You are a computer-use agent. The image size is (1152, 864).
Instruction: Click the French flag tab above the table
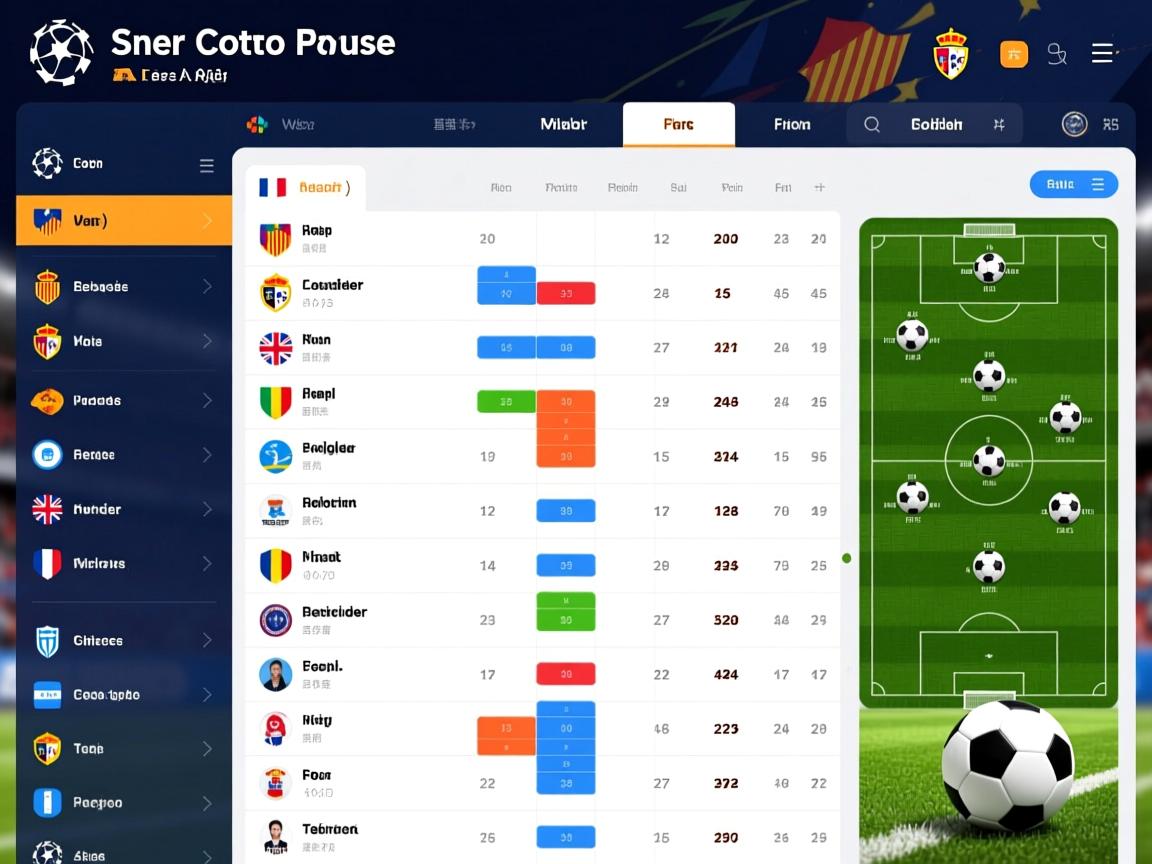point(304,187)
